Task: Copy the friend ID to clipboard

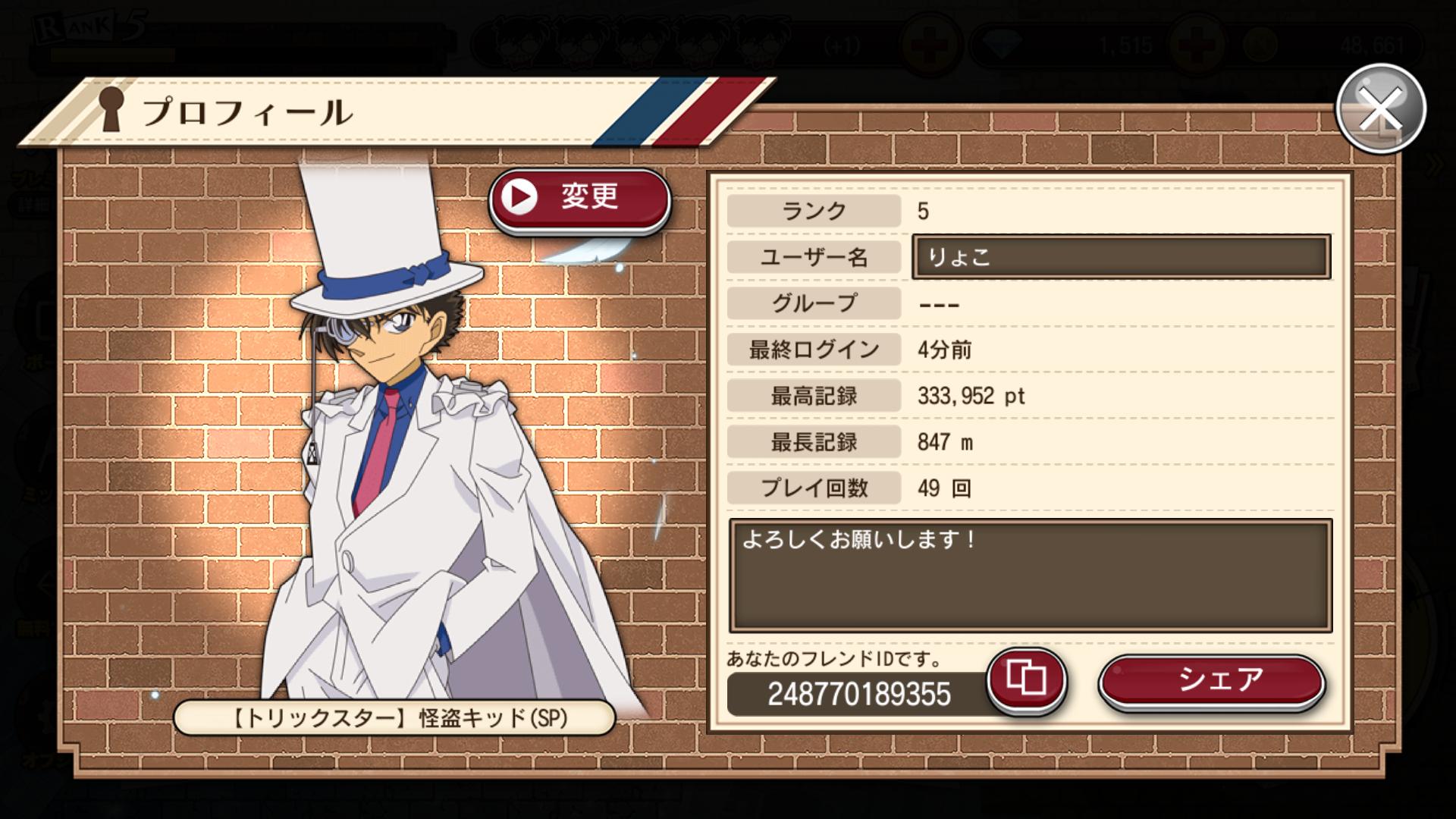Action: pyautogui.click(x=1026, y=679)
